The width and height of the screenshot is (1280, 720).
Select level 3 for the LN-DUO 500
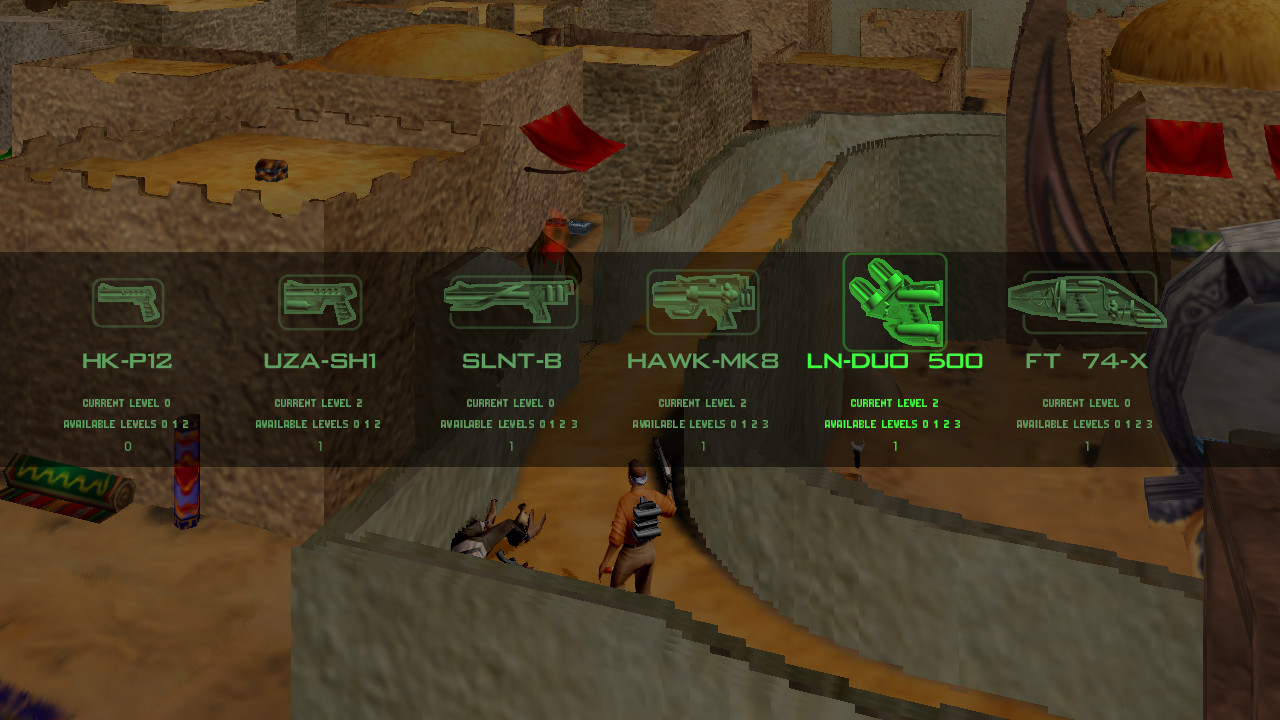pos(955,423)
